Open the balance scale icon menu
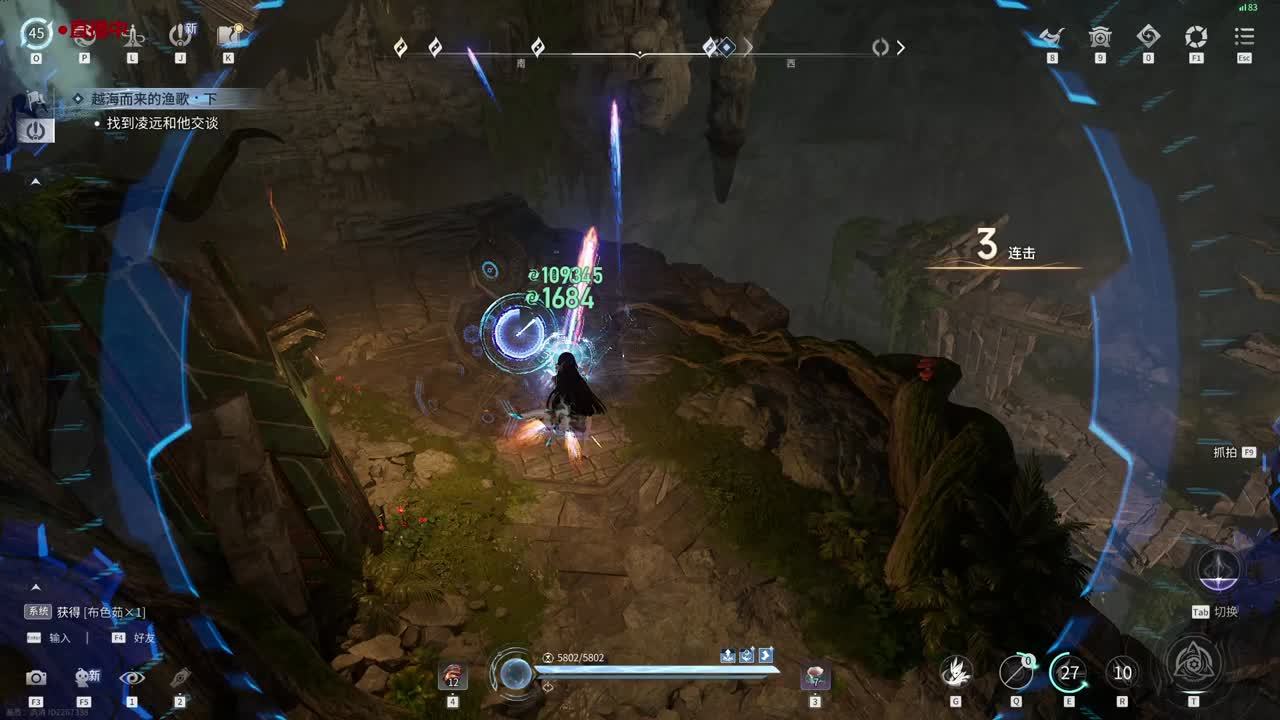Image resolution: width=1280 pixels, height=720 pixels. 132,36
